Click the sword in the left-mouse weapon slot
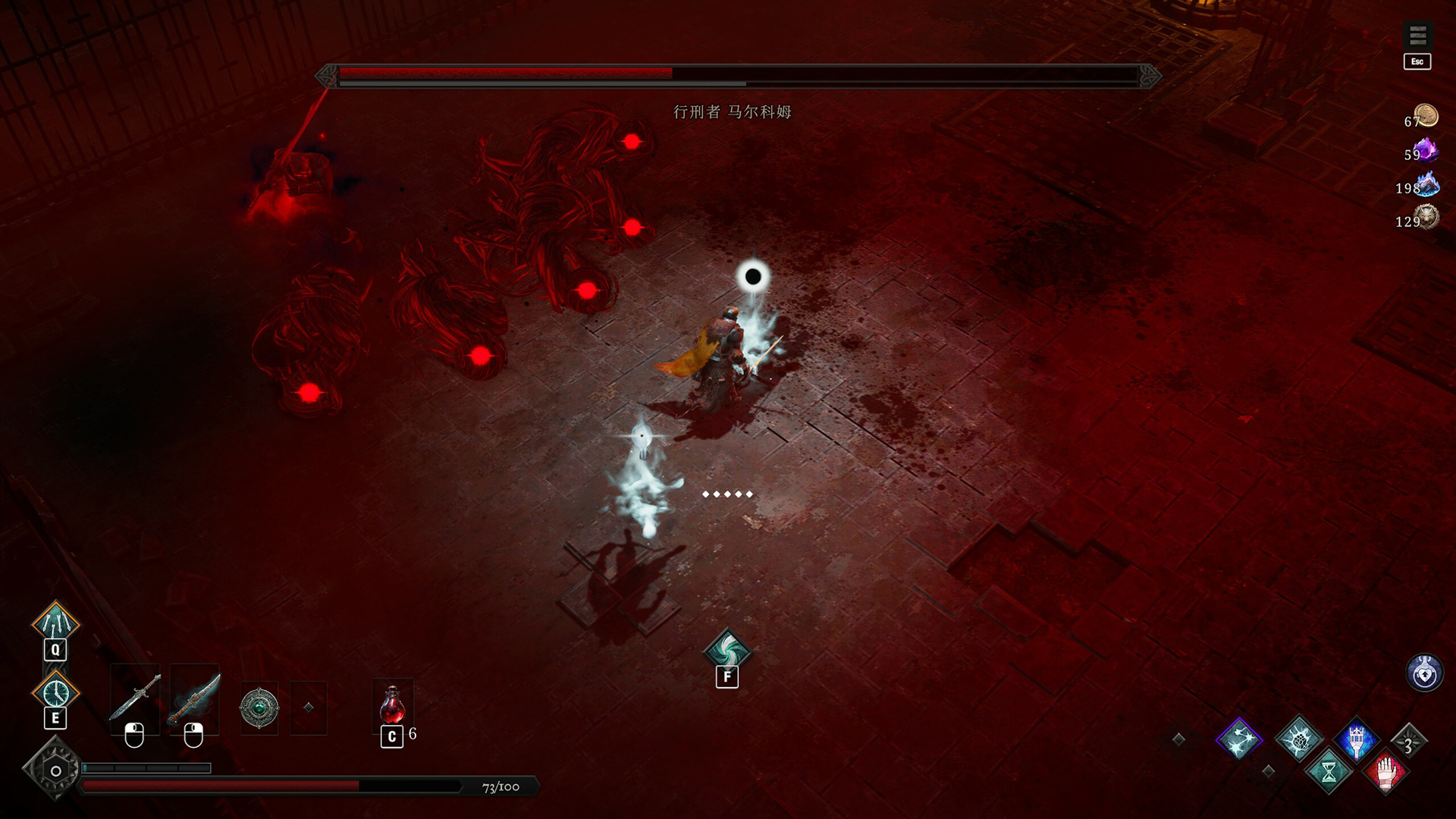 (x=135, y=701)
